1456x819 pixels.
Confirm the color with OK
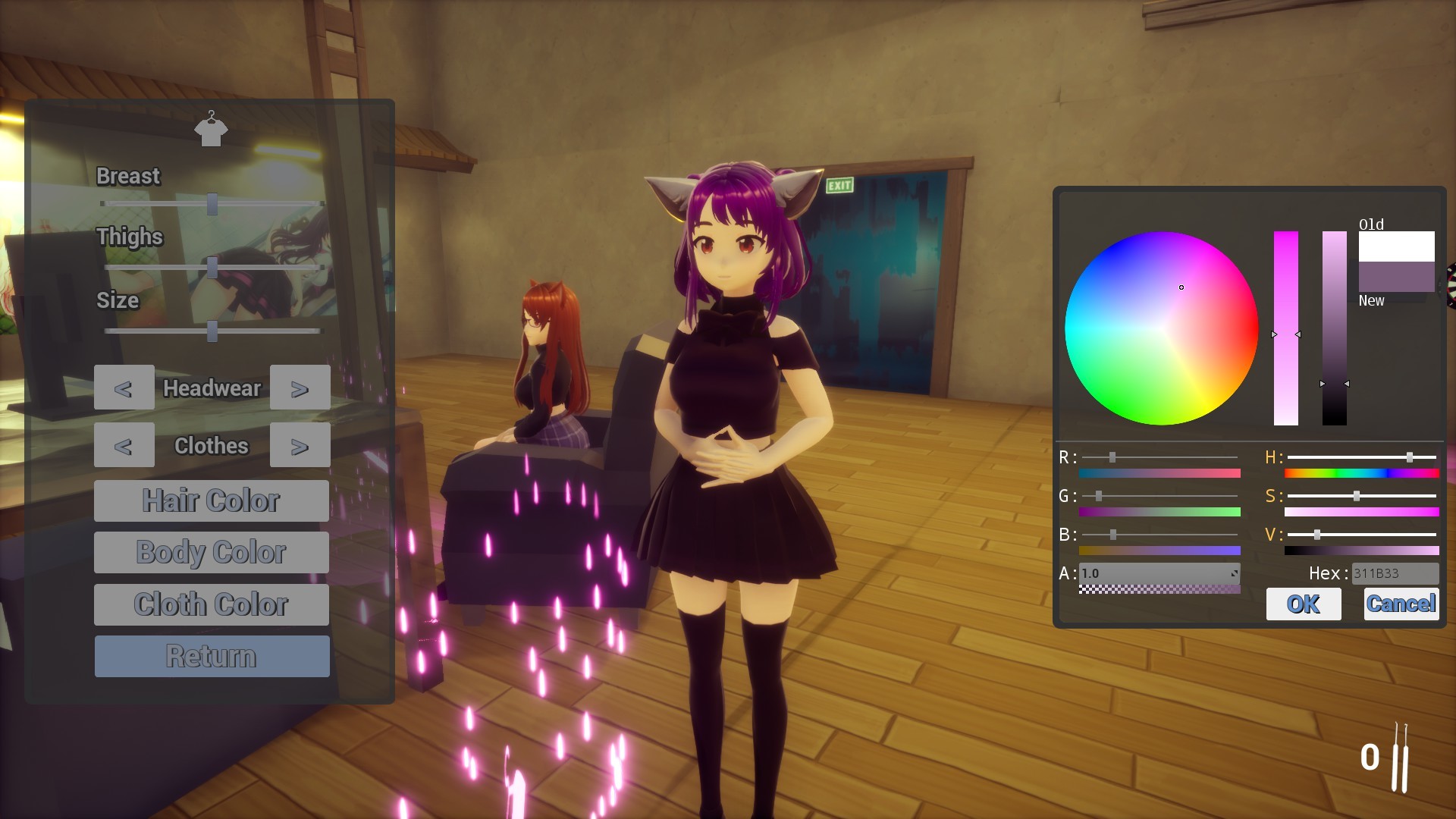[x=1304, y=604]
